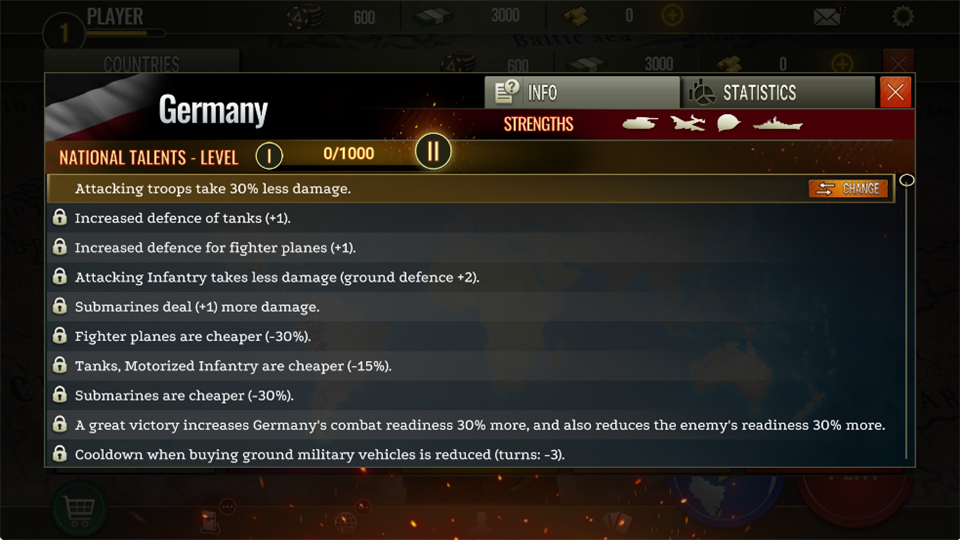Choose the cheaper submarines talent
The image size is (960, 540).
tap(184, 395)
